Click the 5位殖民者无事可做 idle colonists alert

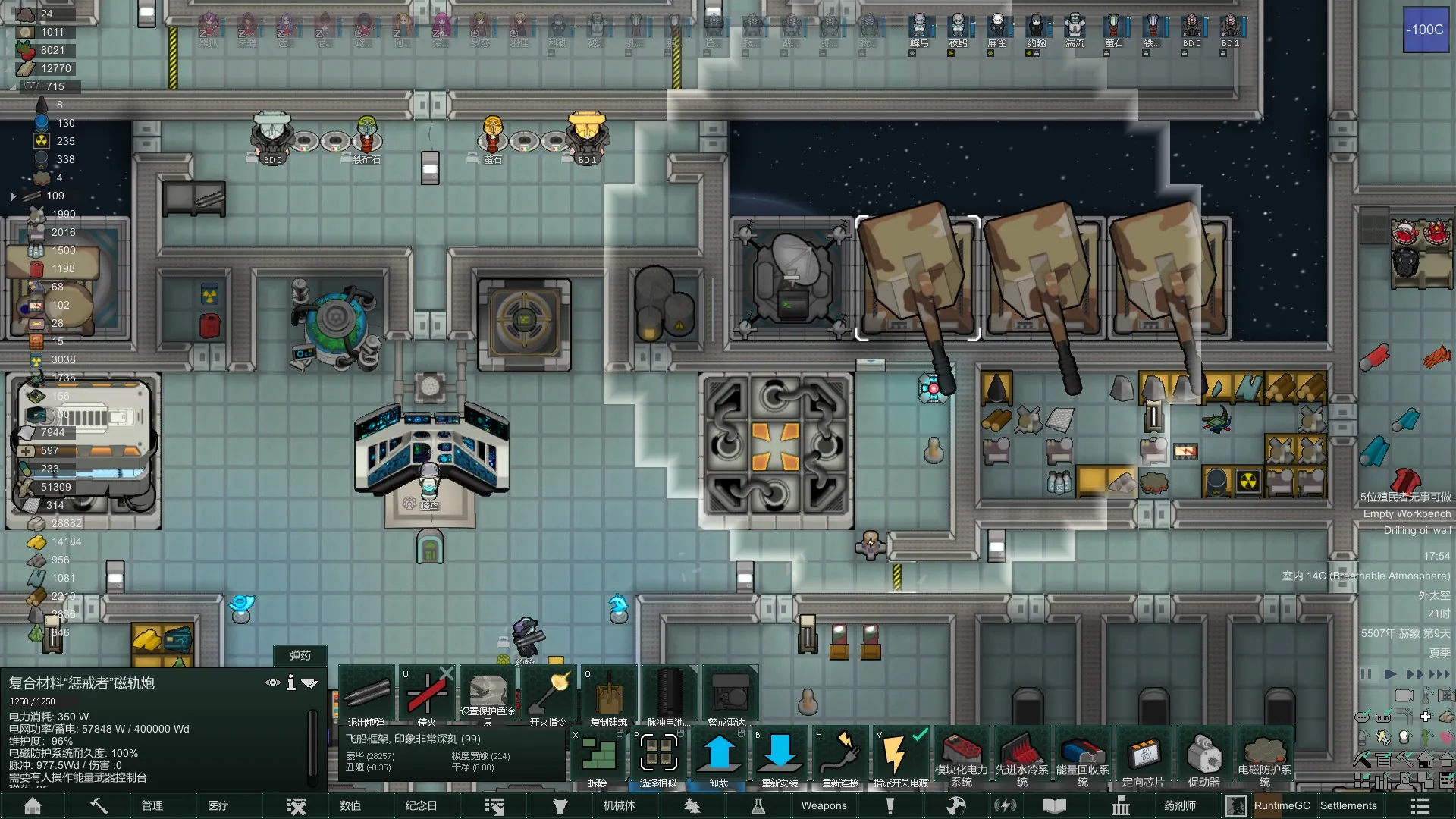click(x=1404, y=497)
